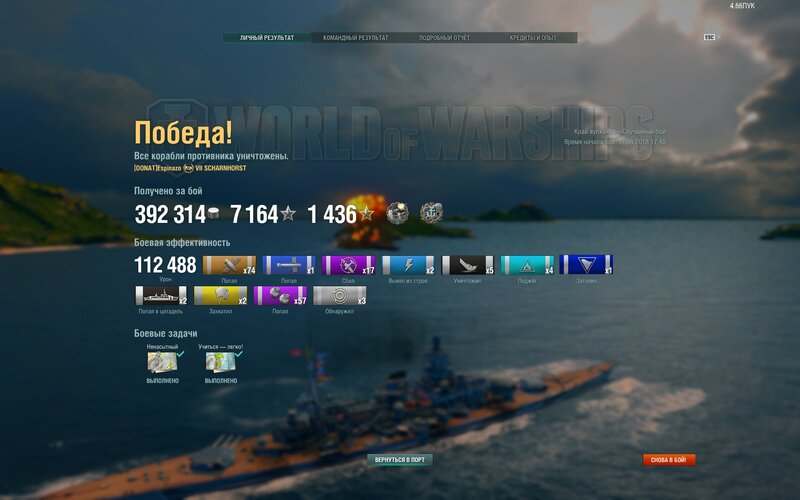Viewport: 800px width, 500px height.
Task: Check the Поджёг fire ribbon
Action: 527,265
